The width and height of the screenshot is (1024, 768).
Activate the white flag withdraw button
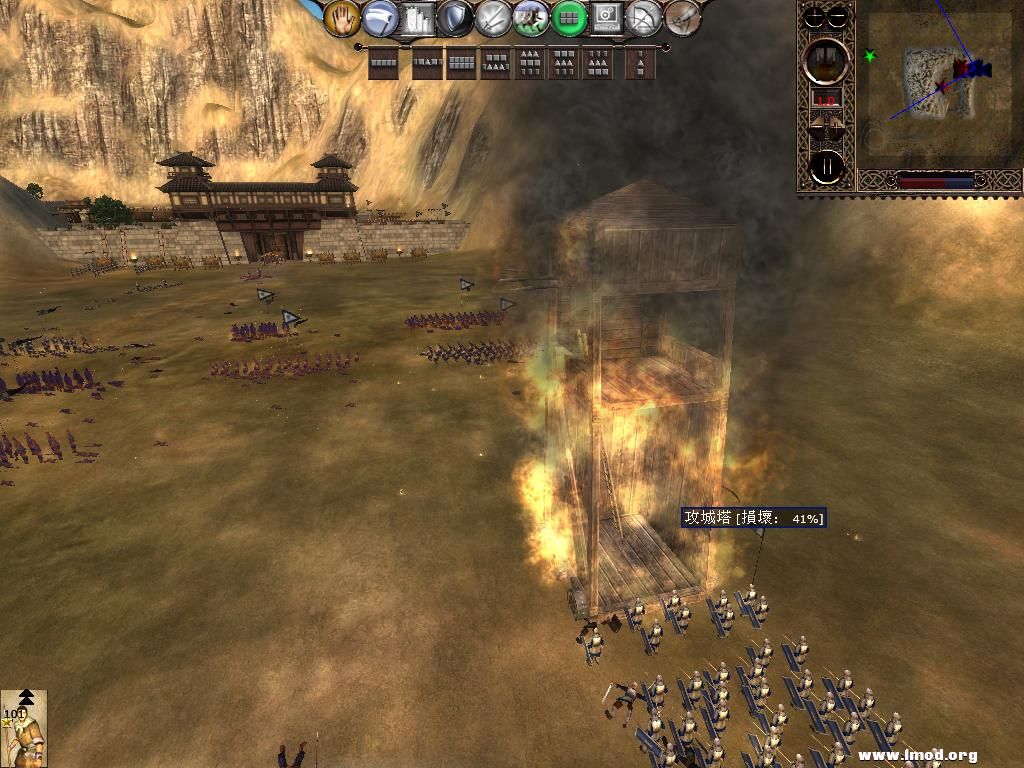click(x=380, y=17)
